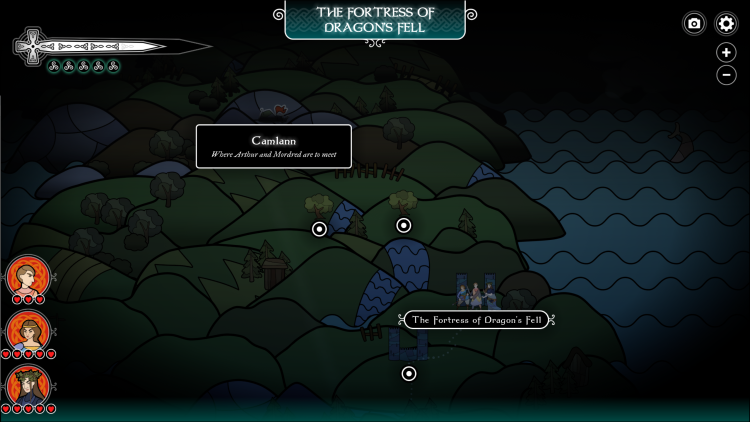Zoom in the map with plus button
The width and height of the screenshot is (750, 422).
coord(726,53)
